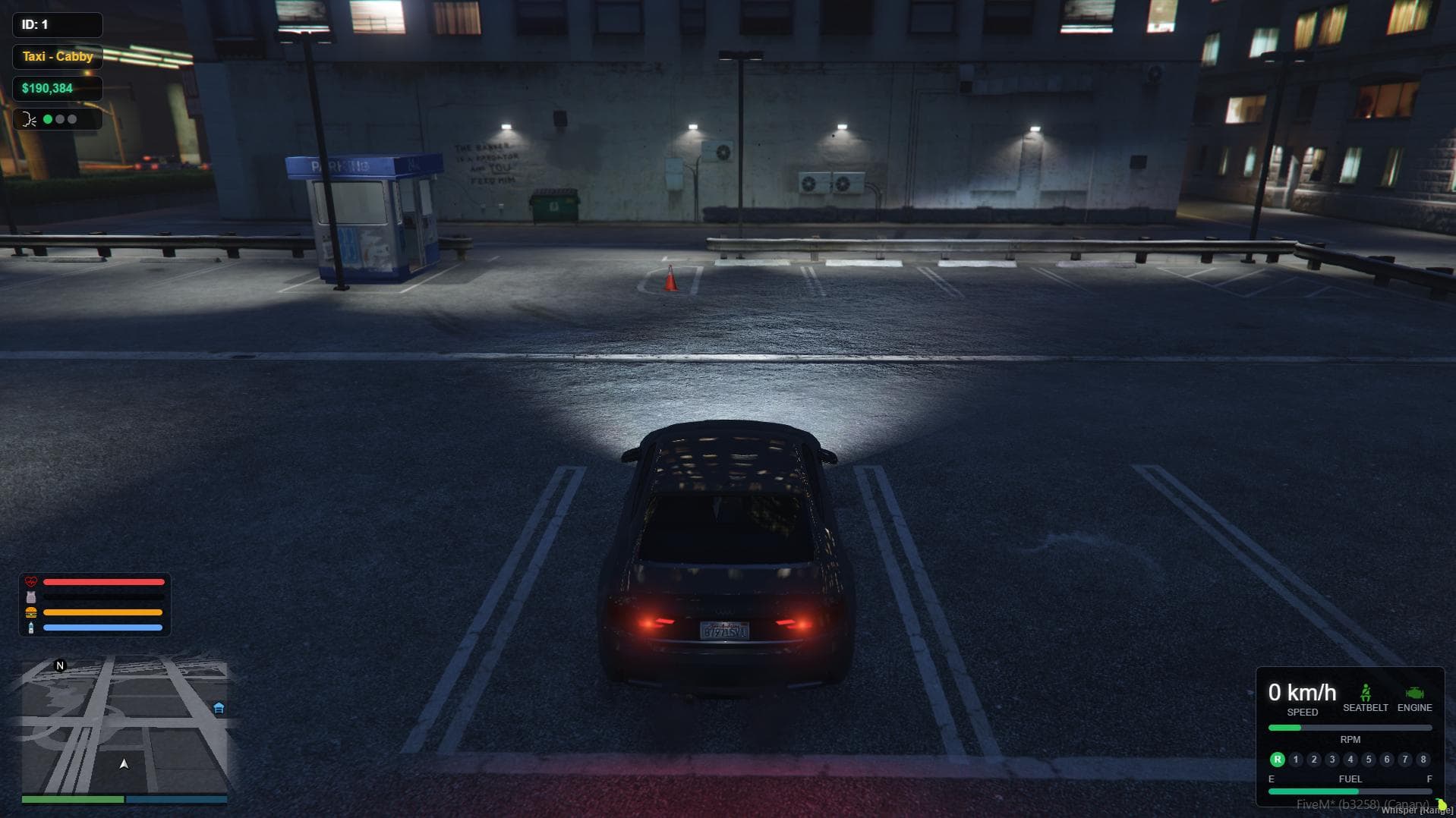Click the armor vest icon

pyautogui.click(x=31, y=597)
